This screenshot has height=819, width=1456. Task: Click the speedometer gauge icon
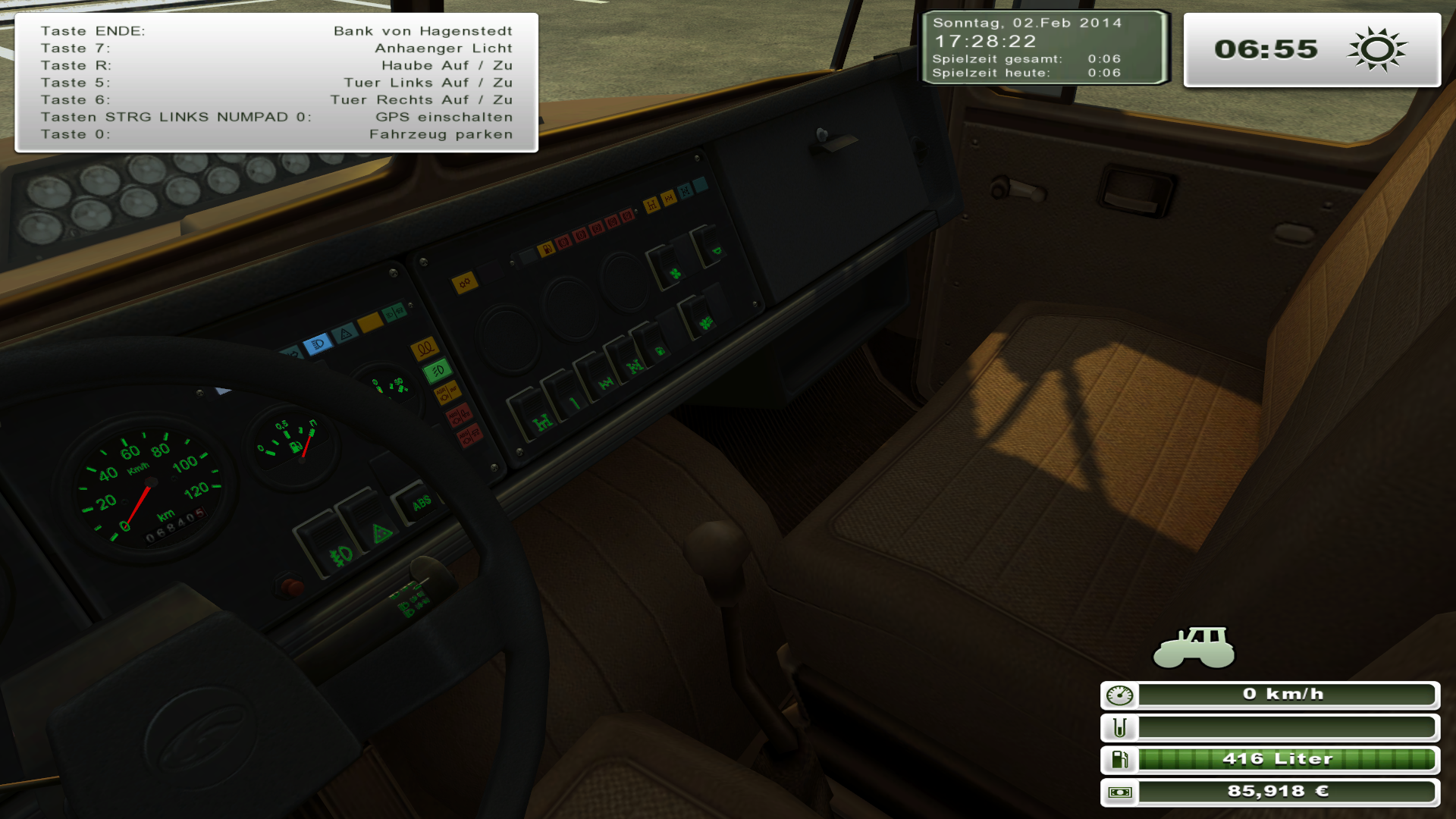(x=1119, y=695)
